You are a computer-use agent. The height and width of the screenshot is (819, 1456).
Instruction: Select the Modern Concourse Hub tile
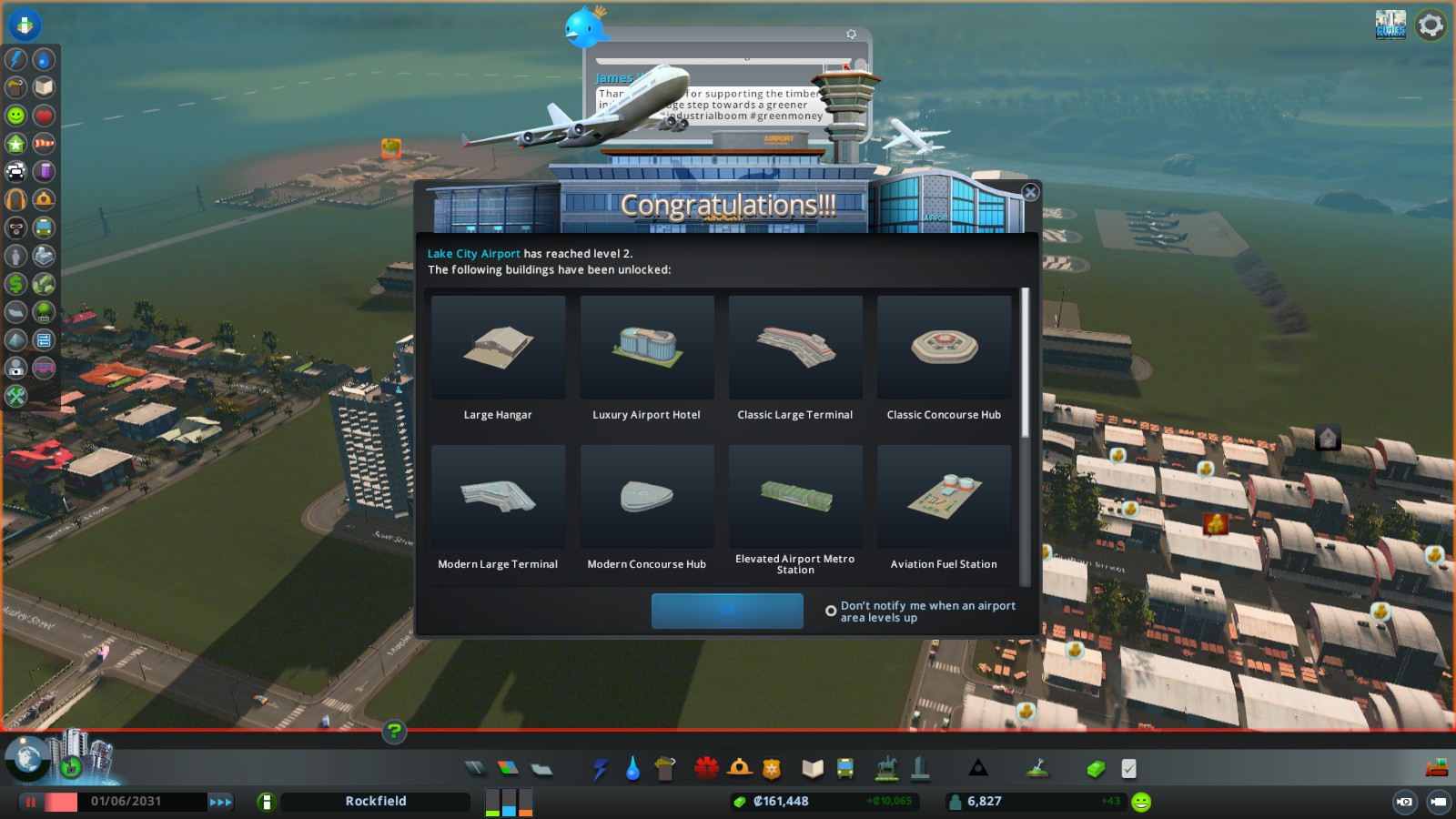click(647, 497)
